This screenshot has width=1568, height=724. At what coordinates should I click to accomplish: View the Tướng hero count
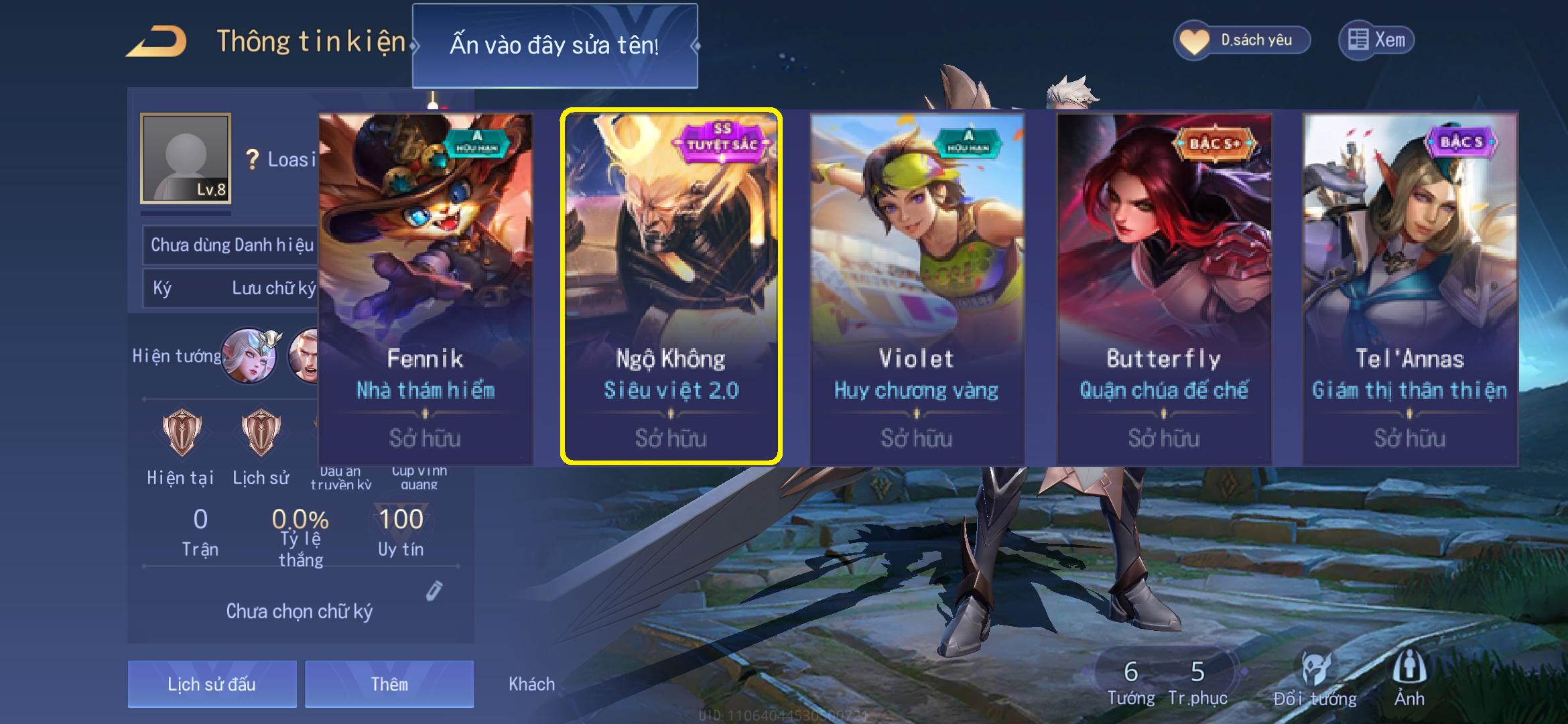pos(1131,681)
